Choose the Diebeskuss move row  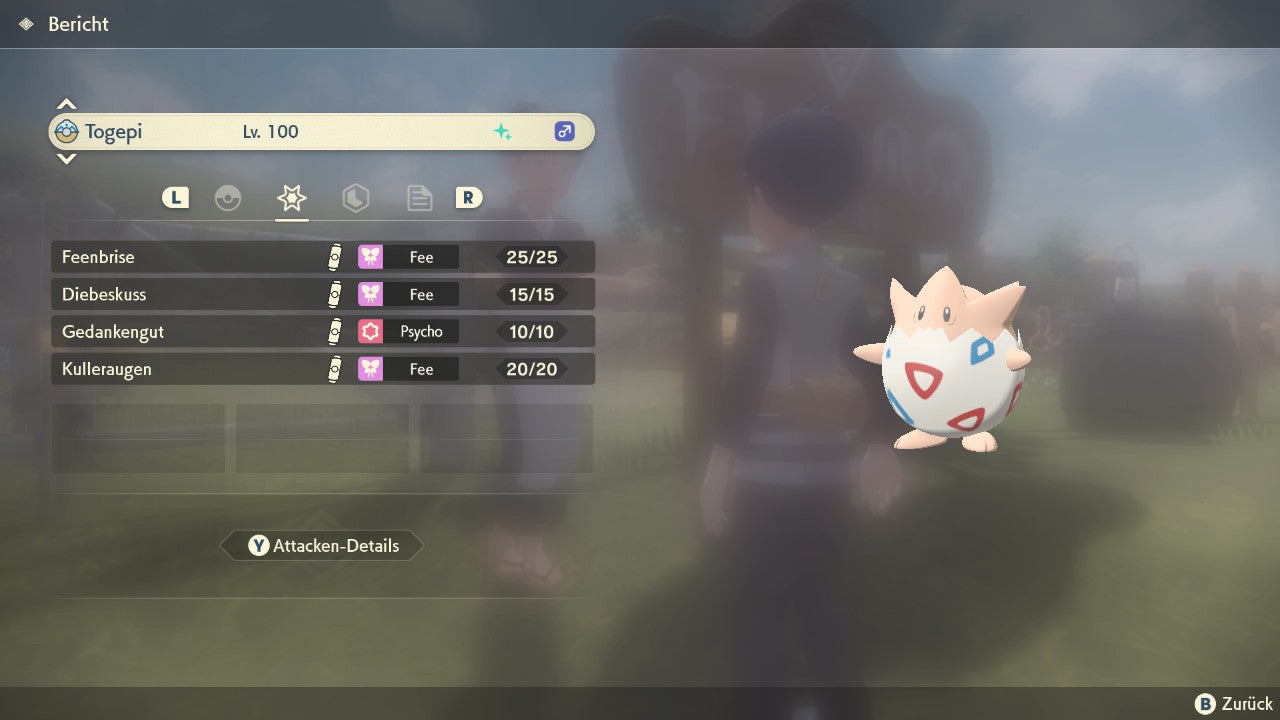322,294
